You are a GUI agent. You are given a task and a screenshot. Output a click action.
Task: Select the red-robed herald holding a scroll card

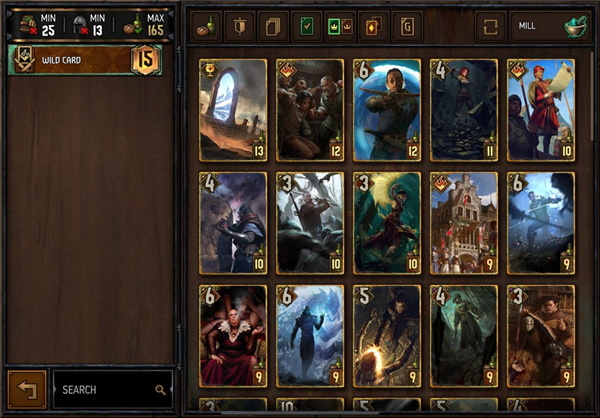click(541, 110)
